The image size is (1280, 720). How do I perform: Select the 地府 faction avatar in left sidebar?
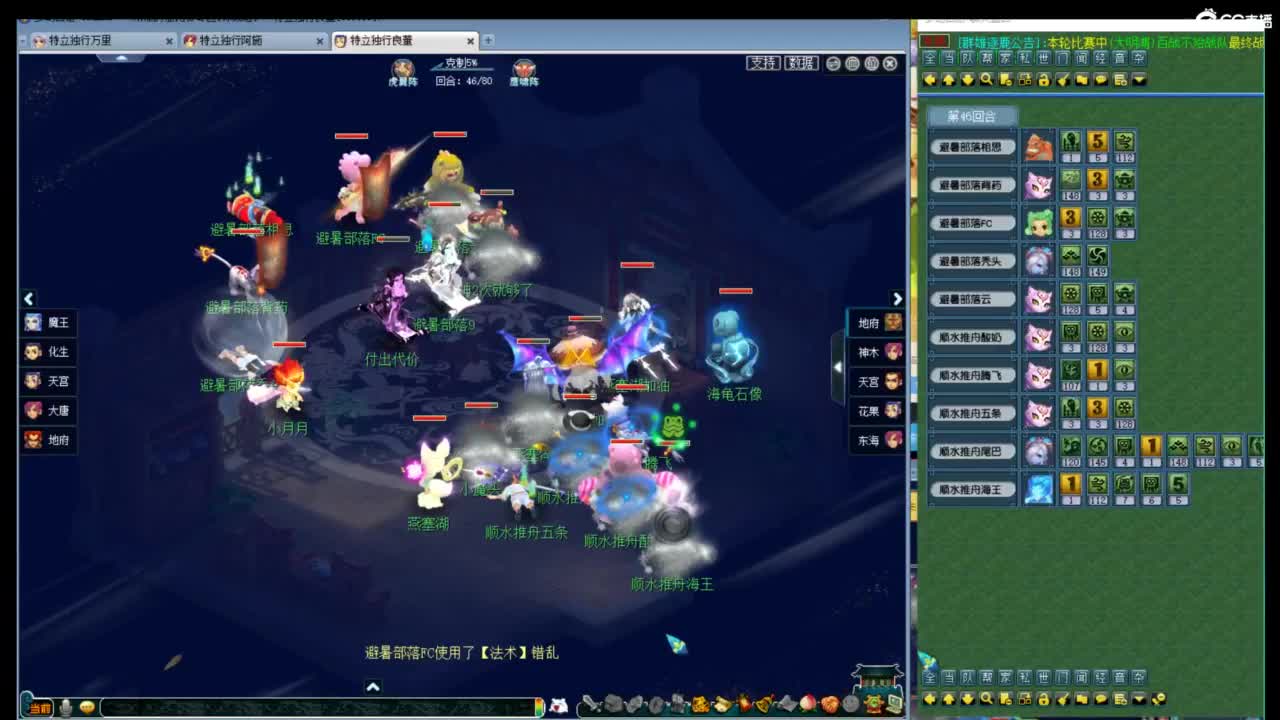[x=33, y=440]
